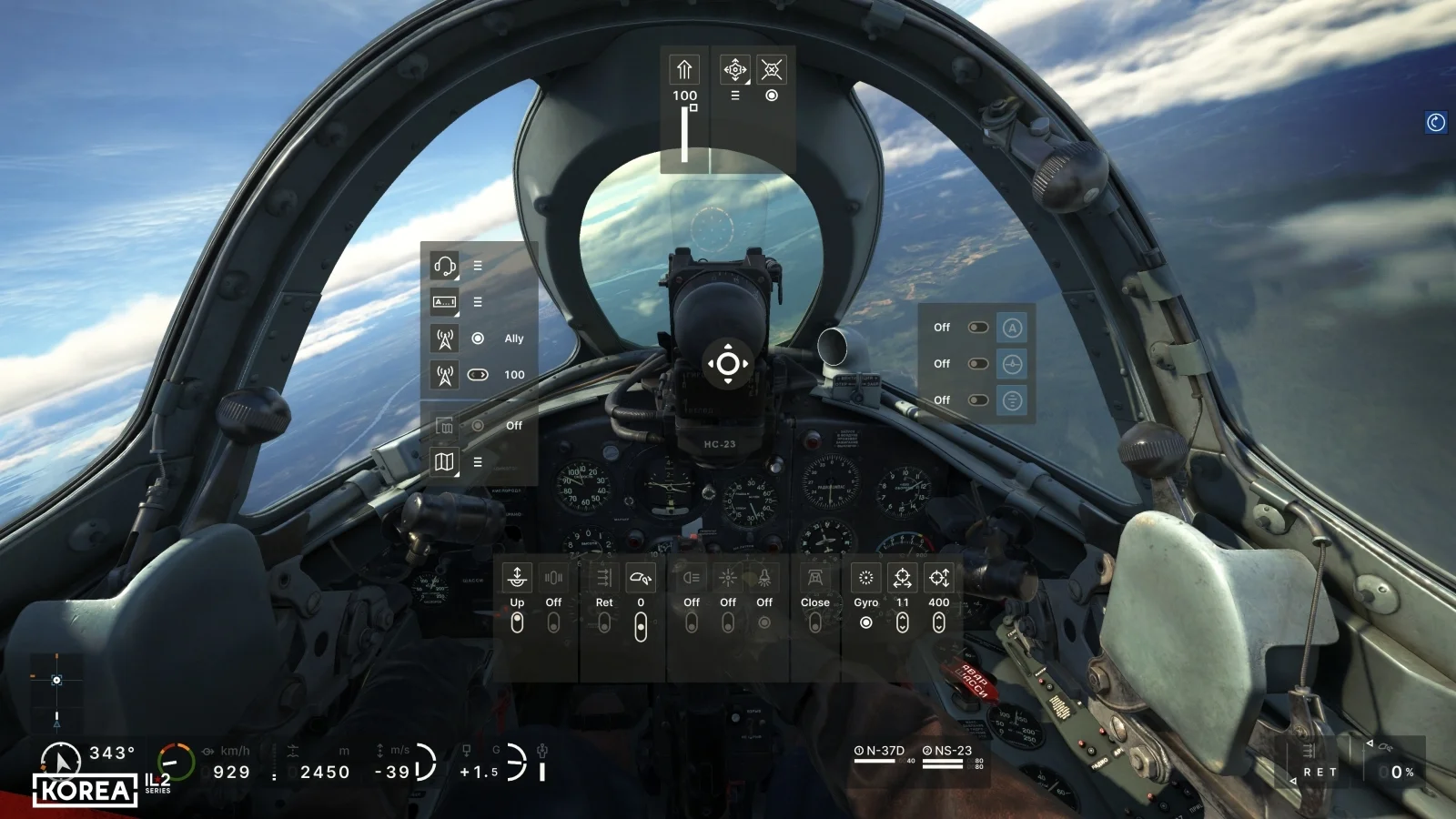Toggle the landing gear Up switch

click(517, 622)
